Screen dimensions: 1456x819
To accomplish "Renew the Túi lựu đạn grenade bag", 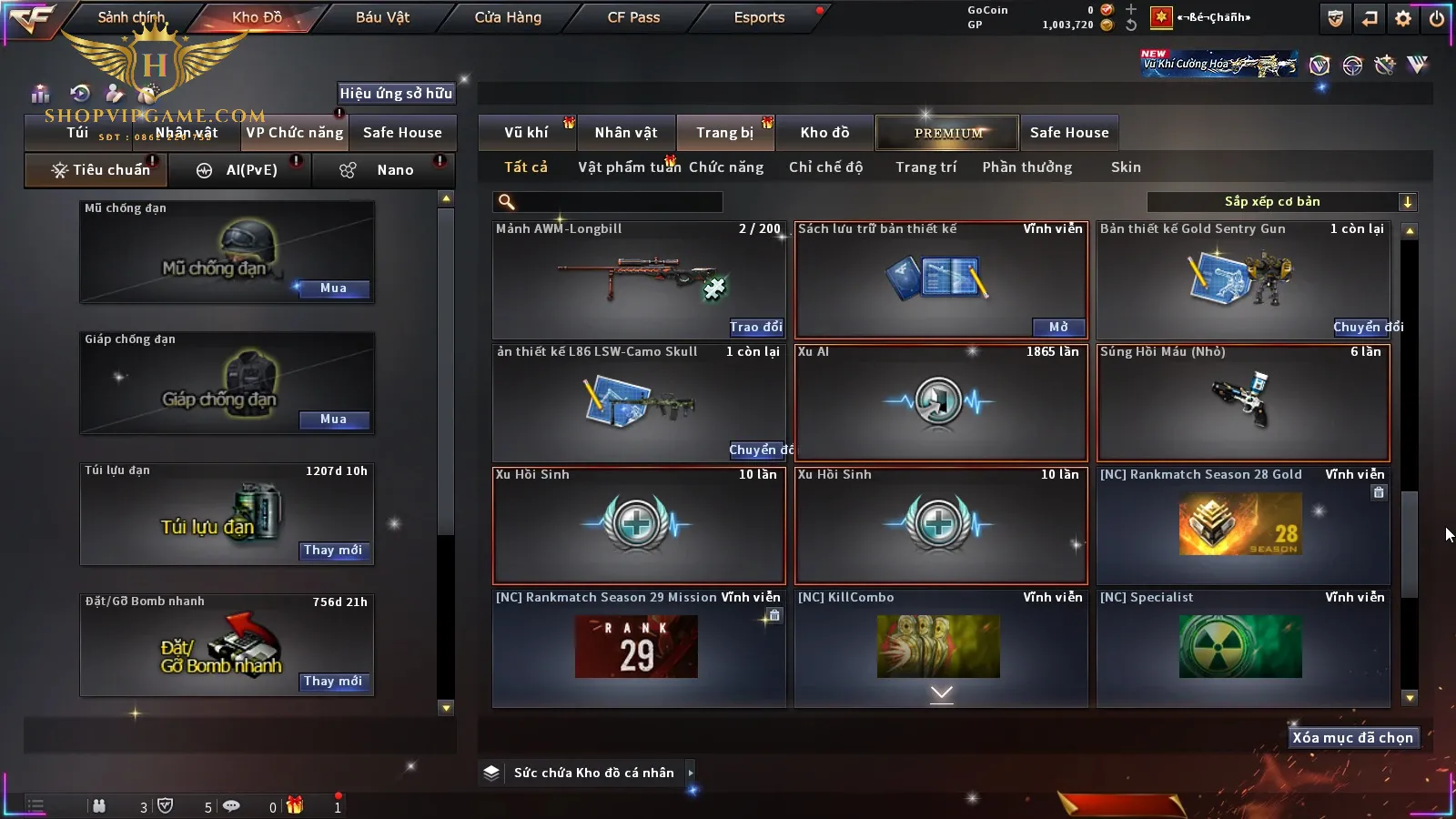I will [333, 551].
